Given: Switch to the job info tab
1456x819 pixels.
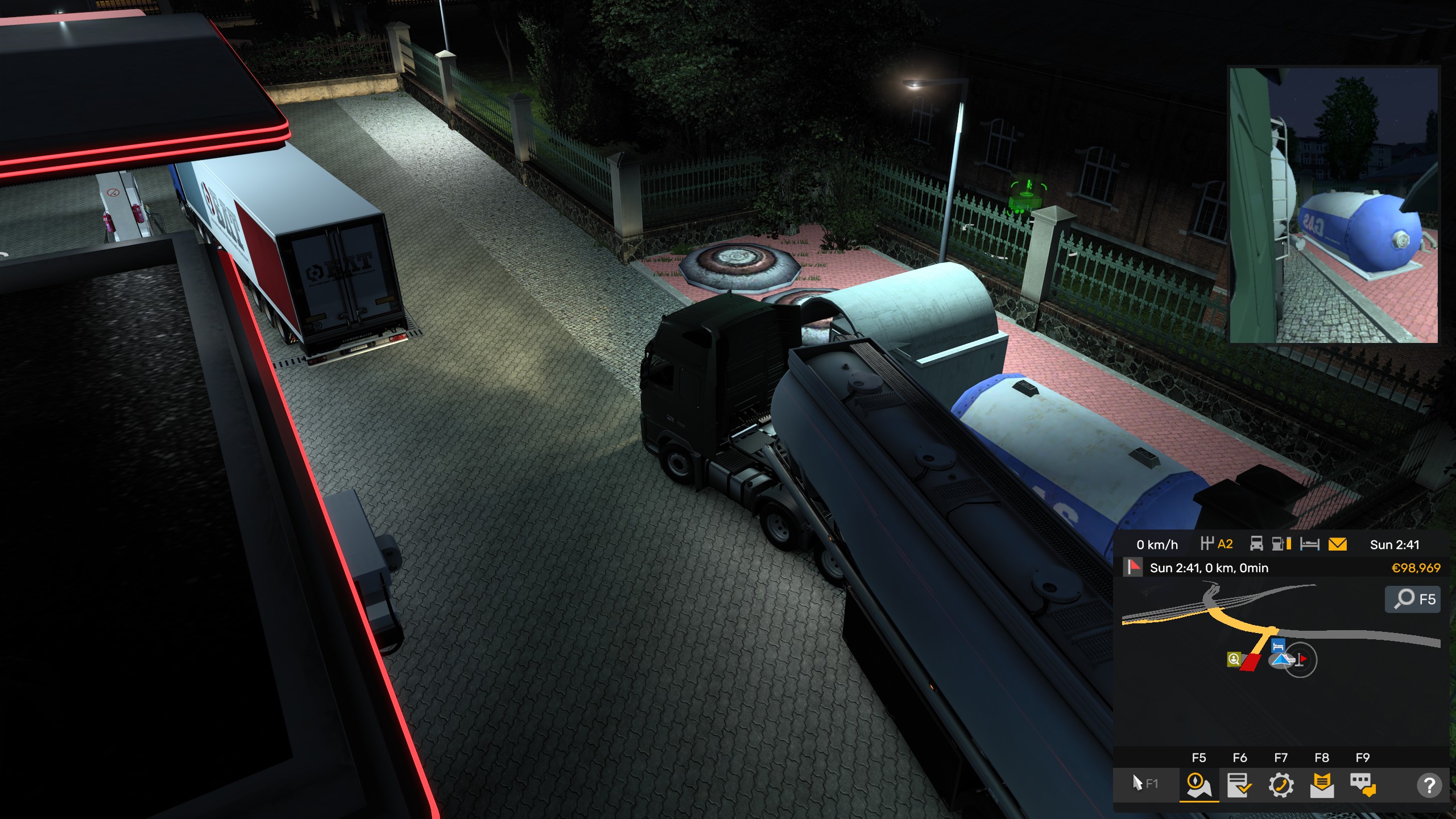Looking at the screenshot, I should coord(1239,785).
